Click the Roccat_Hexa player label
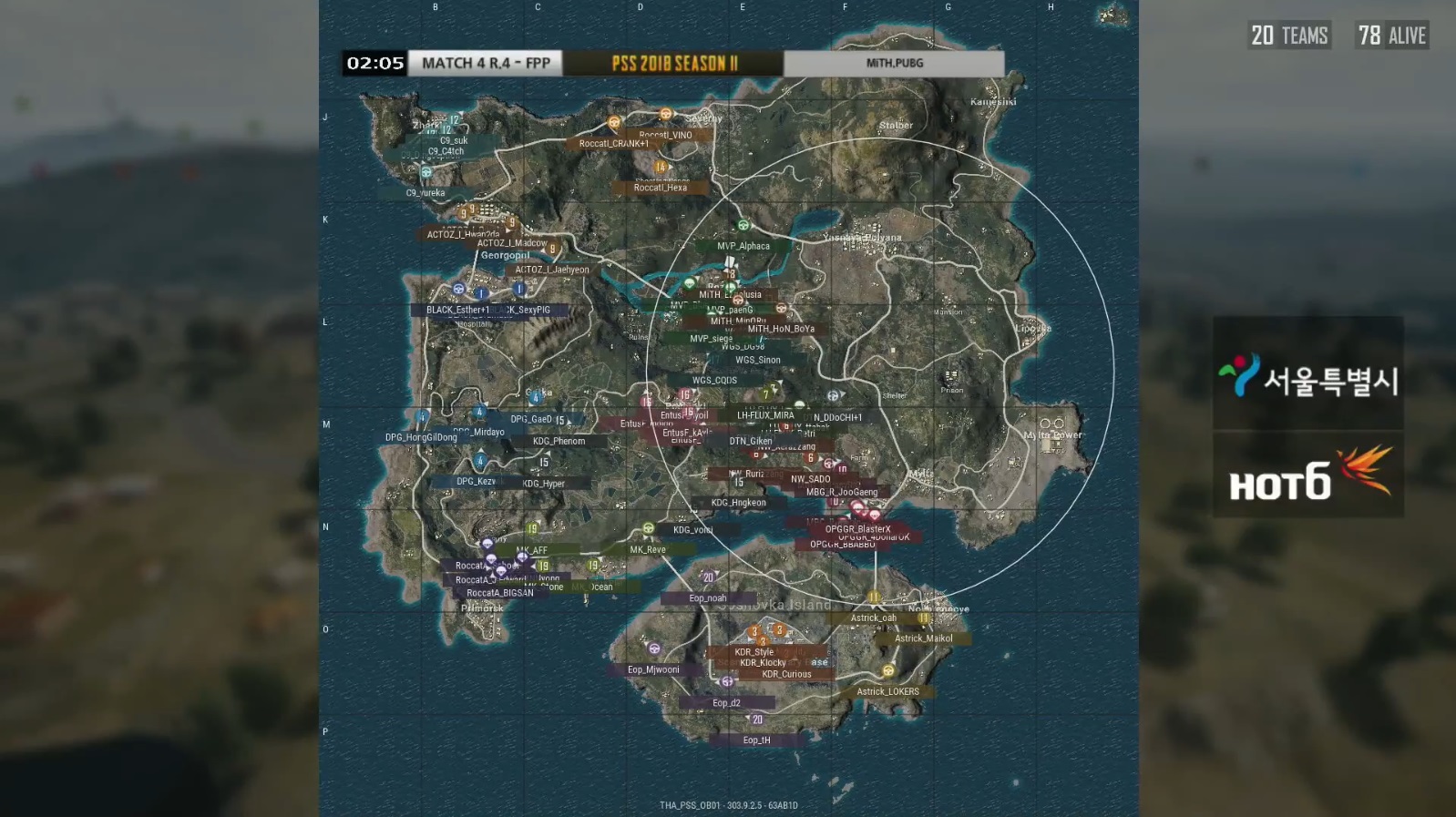Image resolution: width=1456 pixels, height=817 pixels. (x=661, y=188)
